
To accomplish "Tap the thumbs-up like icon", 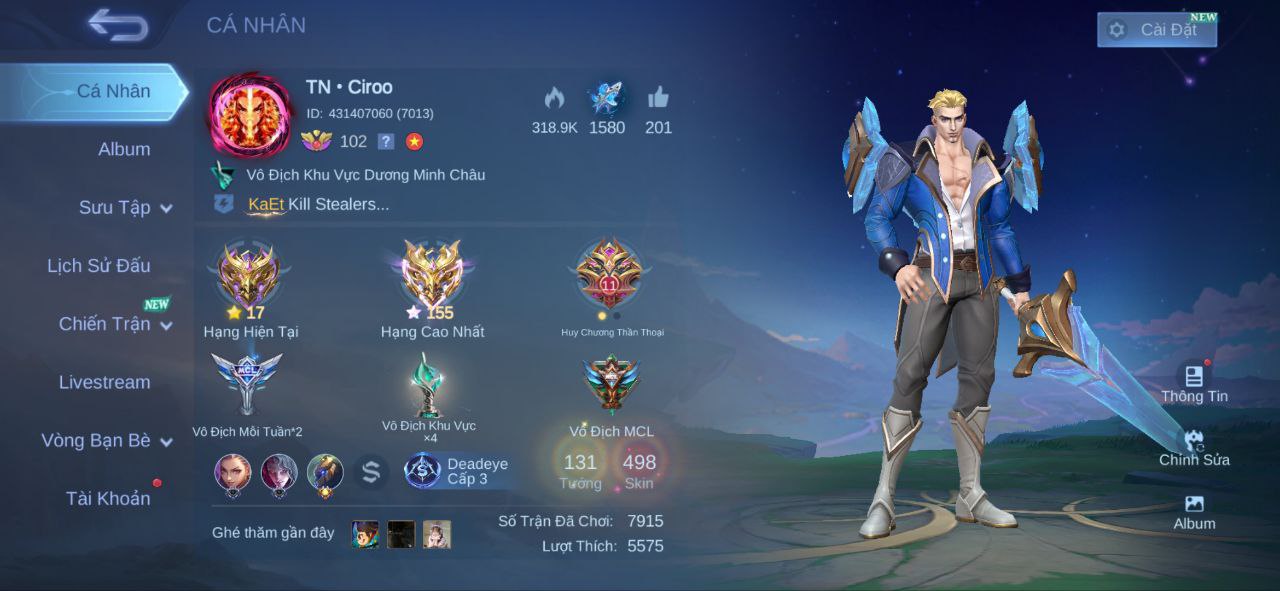I will 658,98.
